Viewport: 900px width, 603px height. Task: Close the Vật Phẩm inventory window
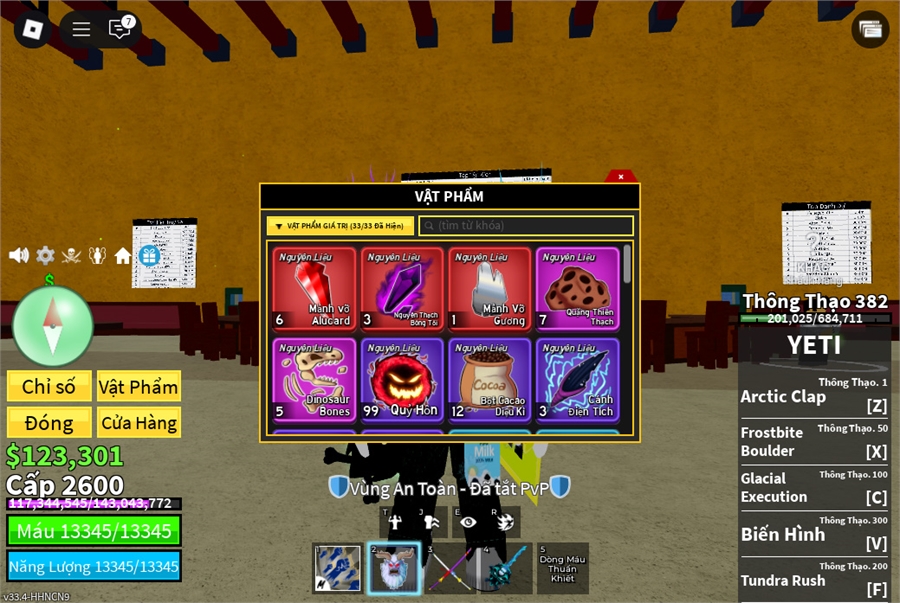click(621, 176)
